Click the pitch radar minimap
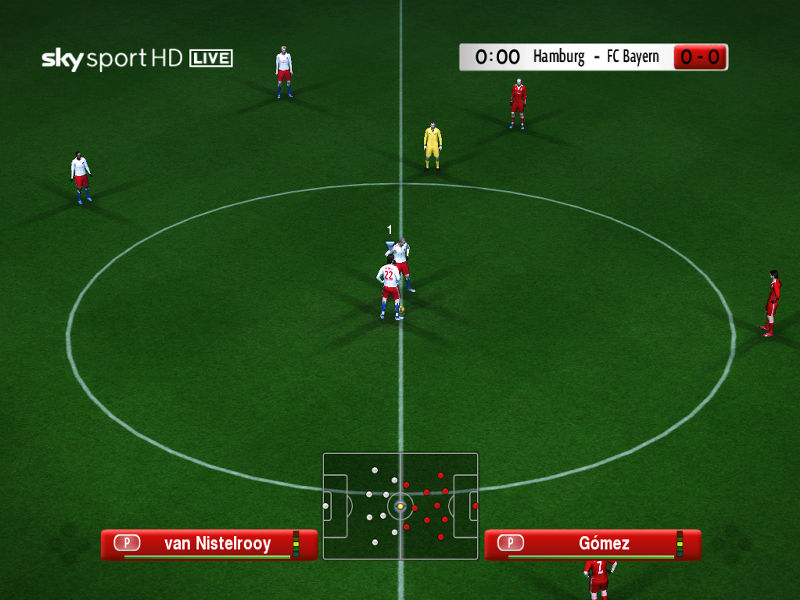This screenshot has width=800, height=600. [400, 505]
